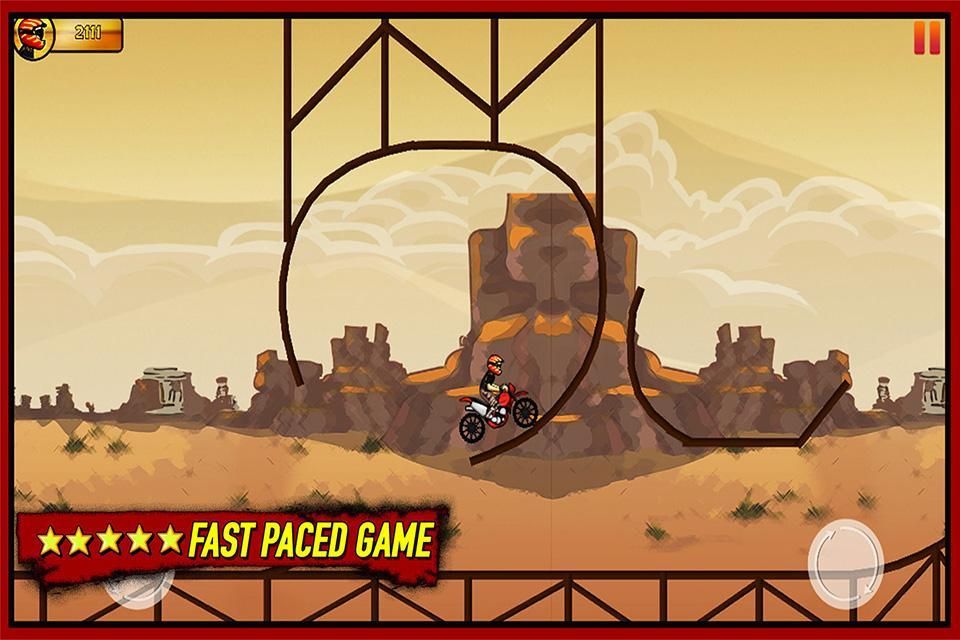Tap the round control button at bottom right
Image resolution: width=960 pixels, height=640 pixels.
pyautogui.click(x=846, y=562)
